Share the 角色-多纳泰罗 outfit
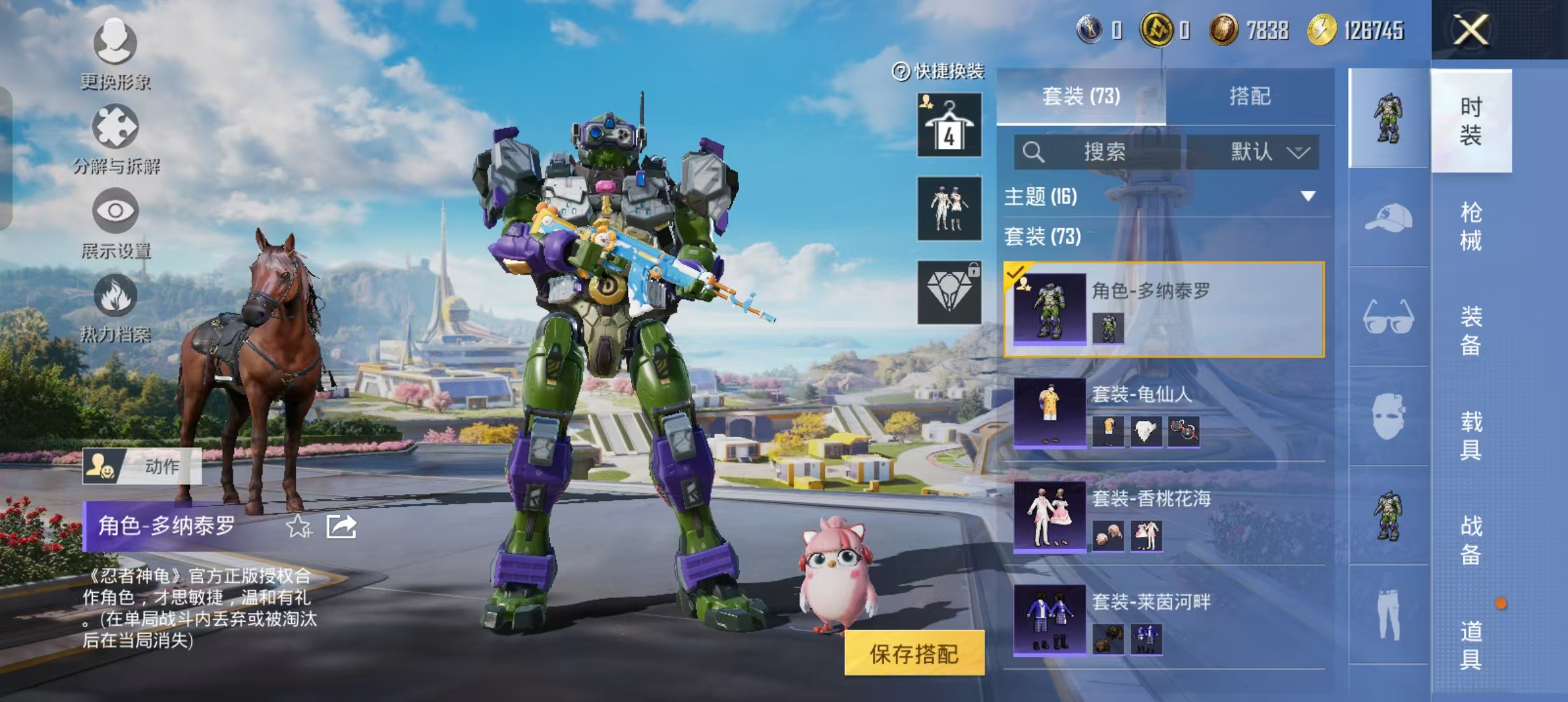Screen dimensions: 1568x702 341,526
